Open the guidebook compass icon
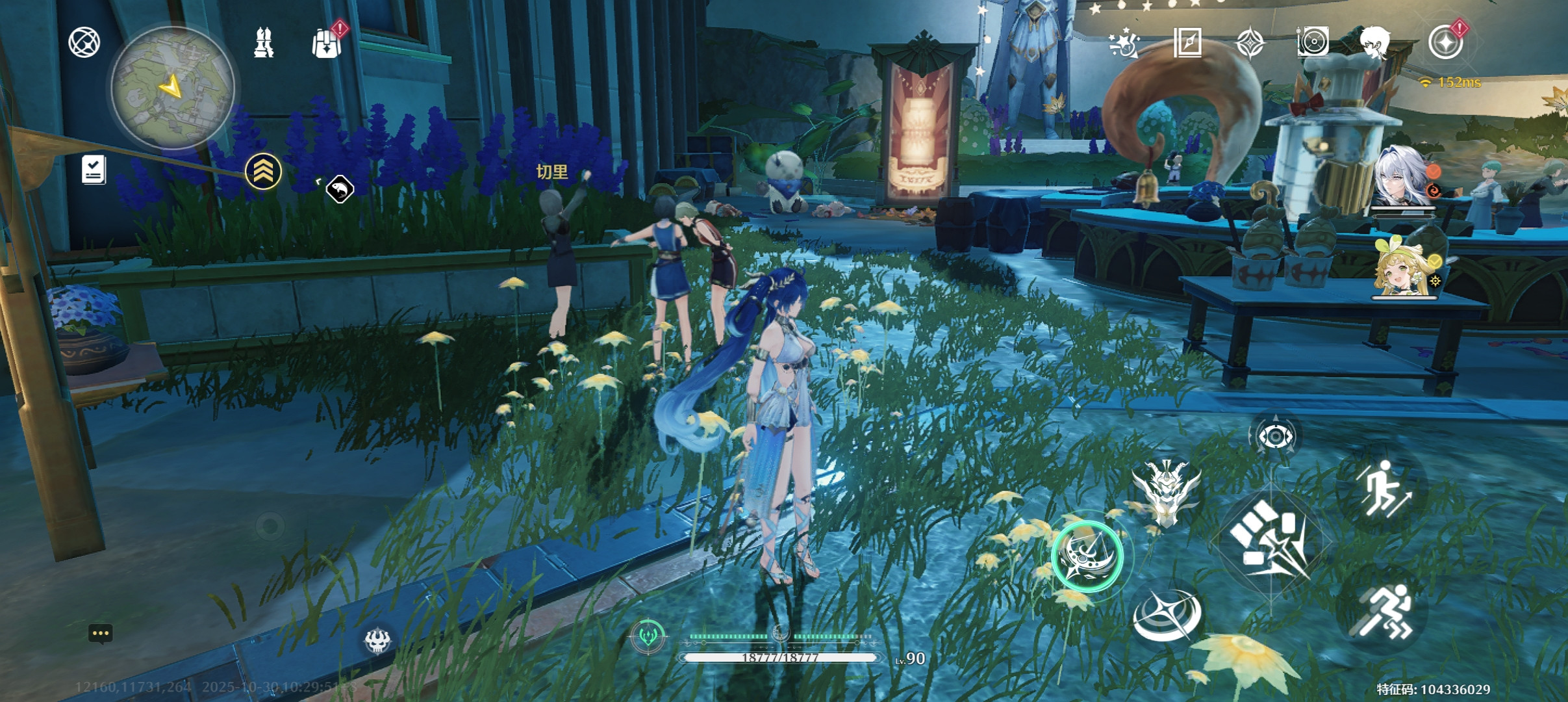The width and height of the screenshot is (1568, 702). (1187, 44)
